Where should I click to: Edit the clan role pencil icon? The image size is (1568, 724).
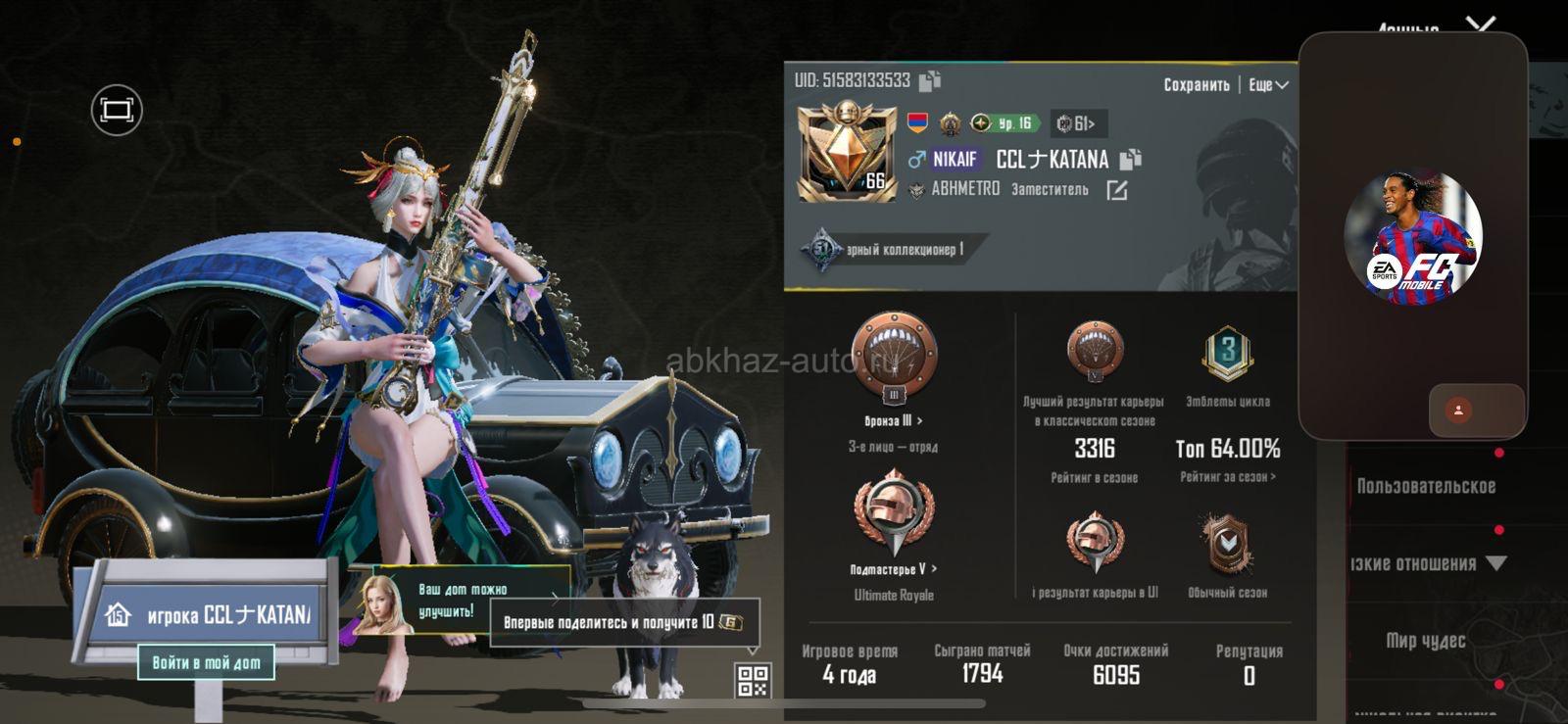pos(1116,190)
